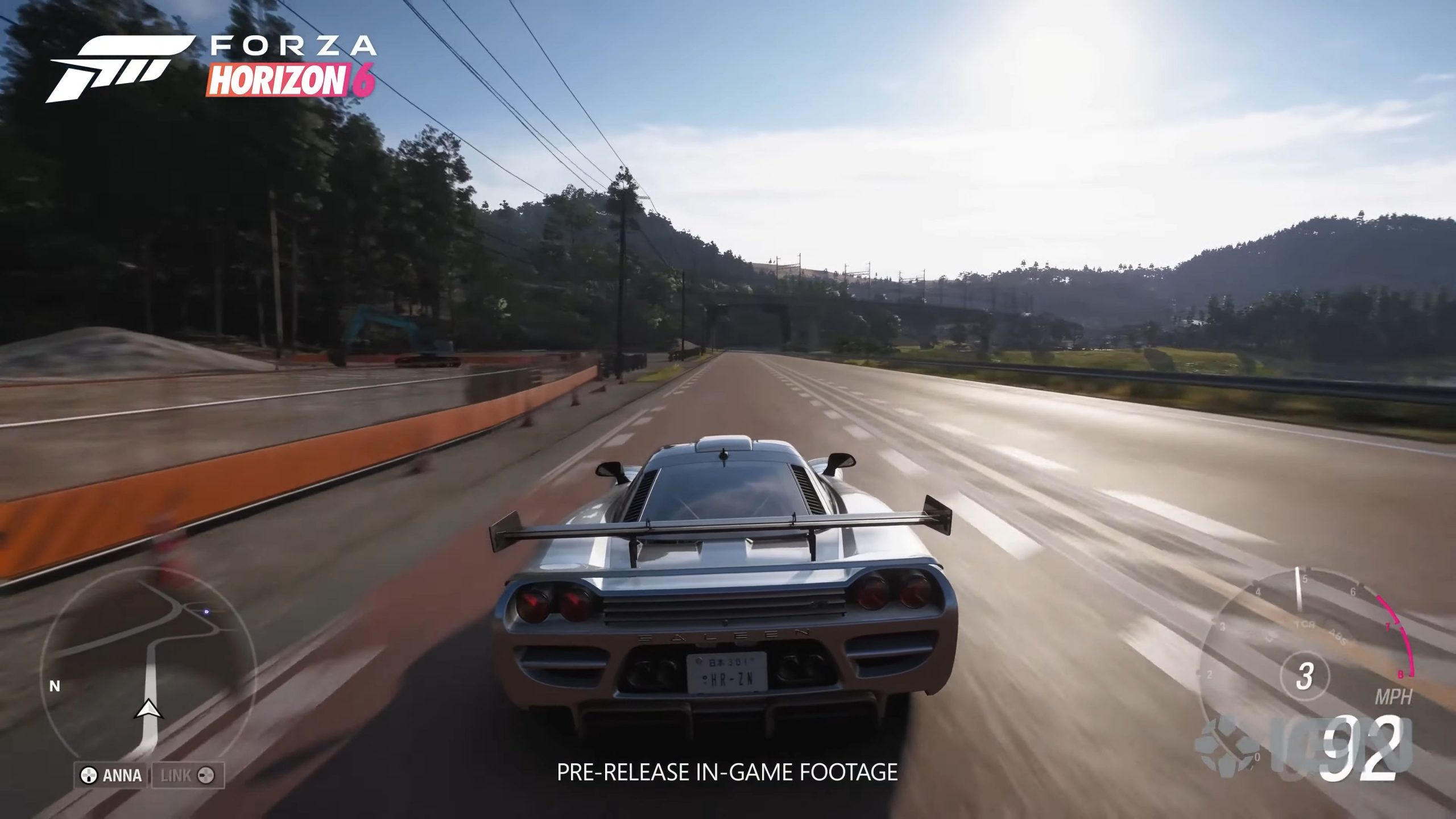Expand the MPH speed readout

[1395, 695]
